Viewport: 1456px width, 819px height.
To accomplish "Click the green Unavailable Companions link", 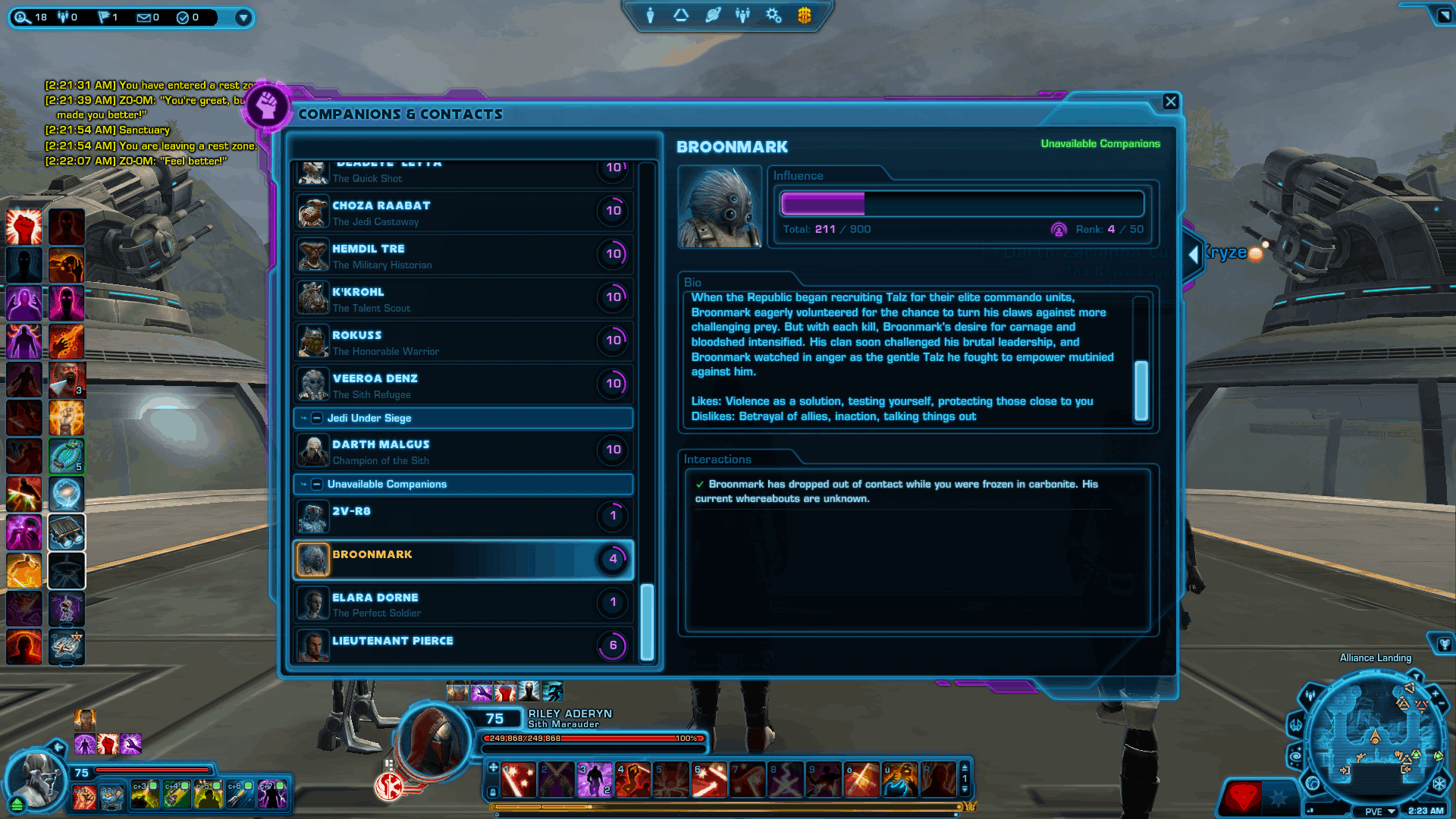I will coord(1100,143).
